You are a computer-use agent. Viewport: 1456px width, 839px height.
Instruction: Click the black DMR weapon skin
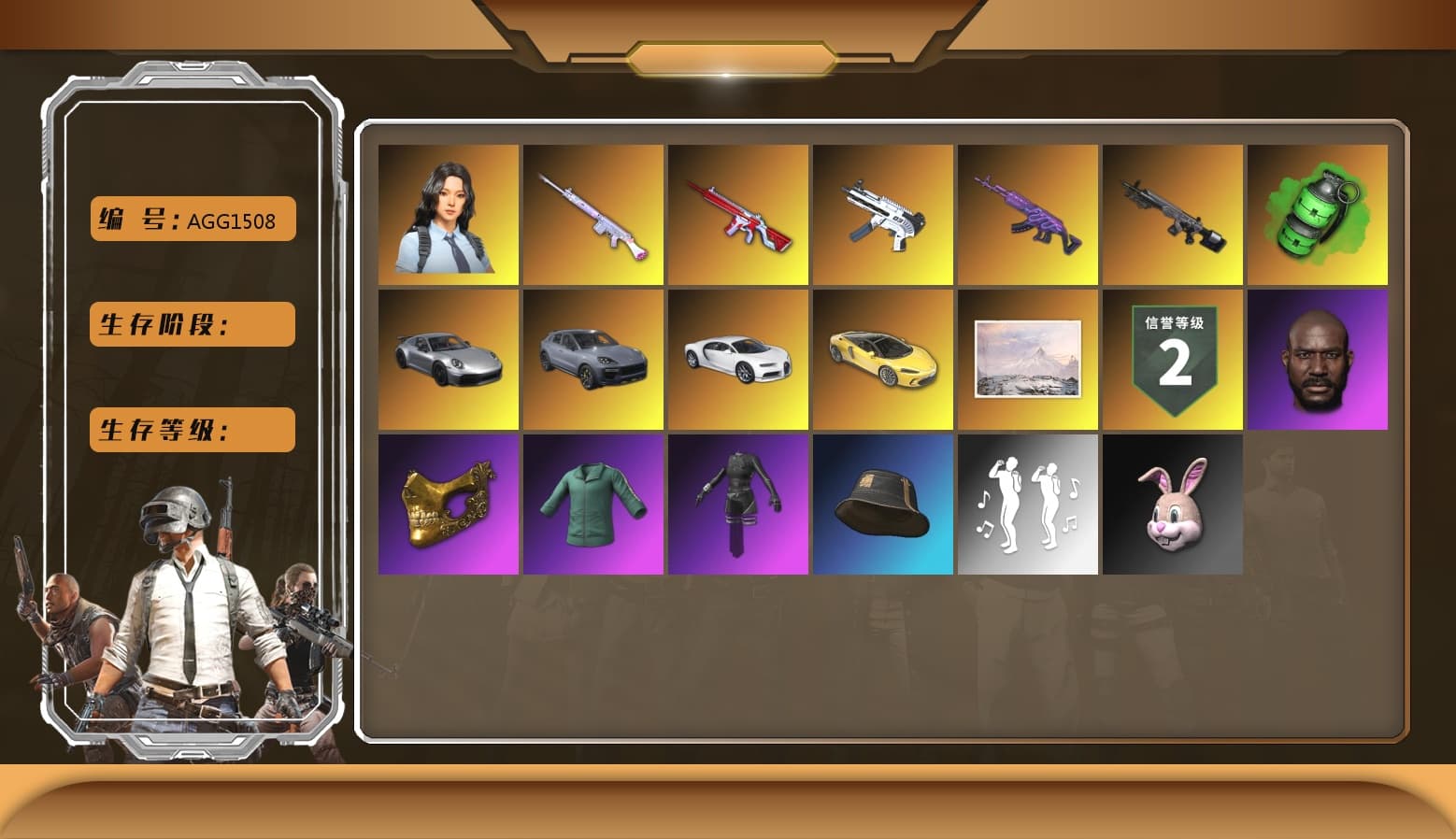[x=1173, y=215]
